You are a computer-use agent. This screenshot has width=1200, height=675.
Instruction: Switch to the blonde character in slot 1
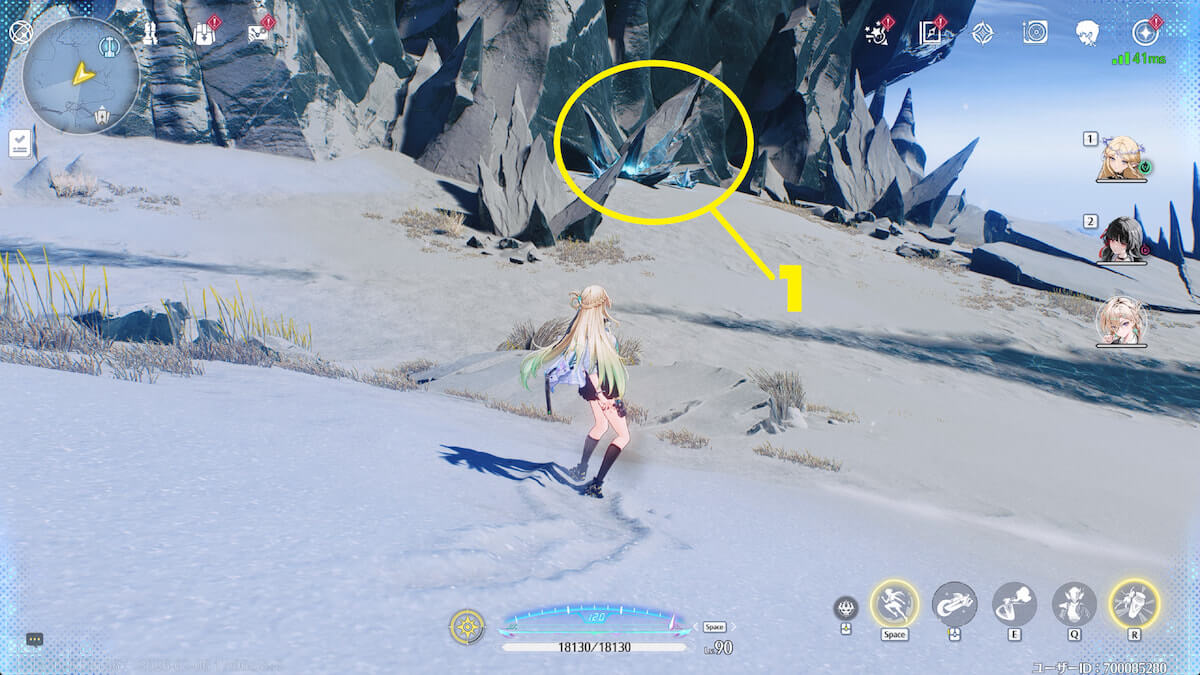pos(1120,160)
